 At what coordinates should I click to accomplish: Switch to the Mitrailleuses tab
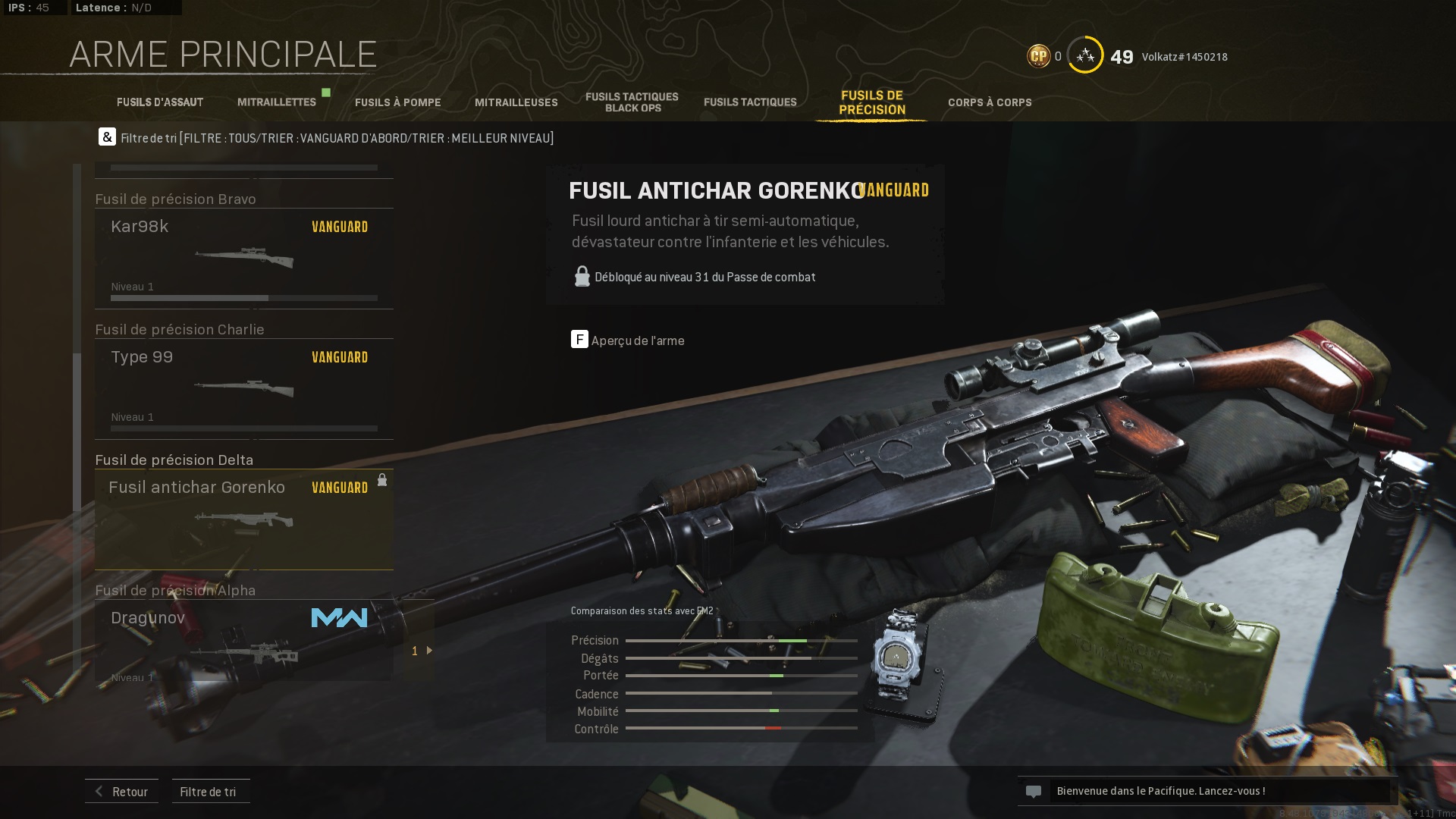(x=516, y=102)
